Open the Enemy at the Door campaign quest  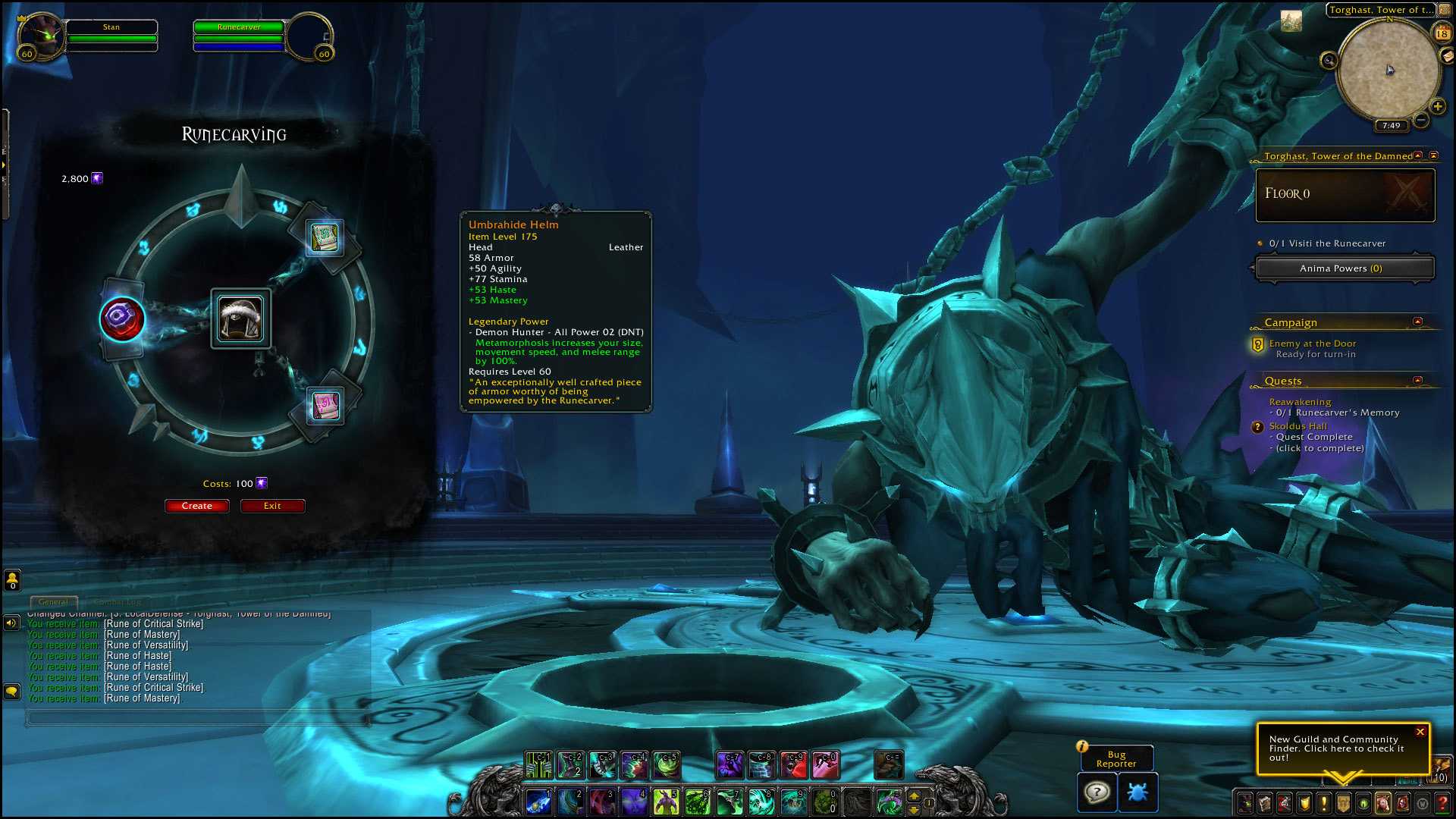tap(1312, 344)
